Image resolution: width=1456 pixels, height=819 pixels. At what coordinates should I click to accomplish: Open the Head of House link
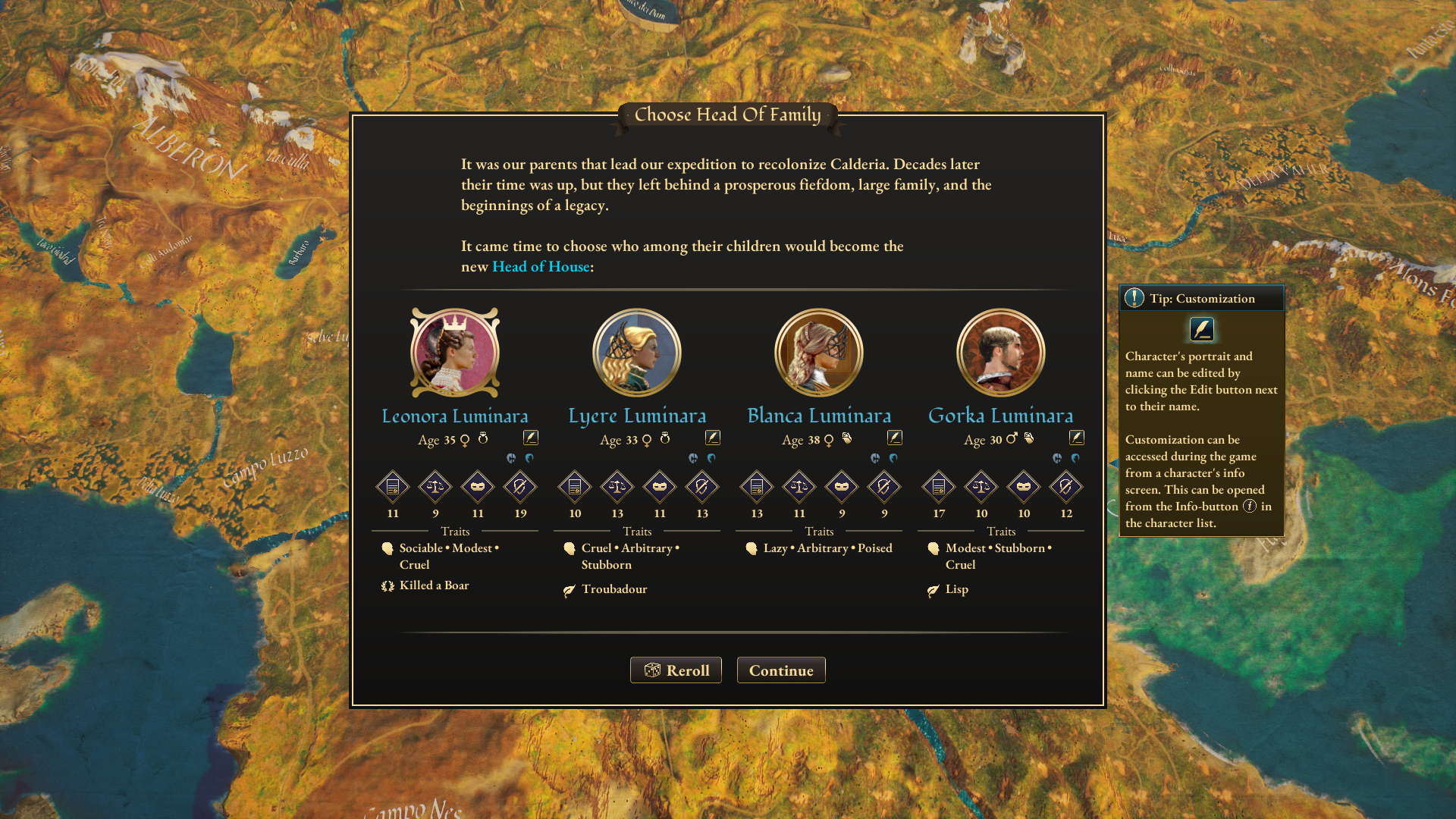pyautogui.click(x=541, y=267)
